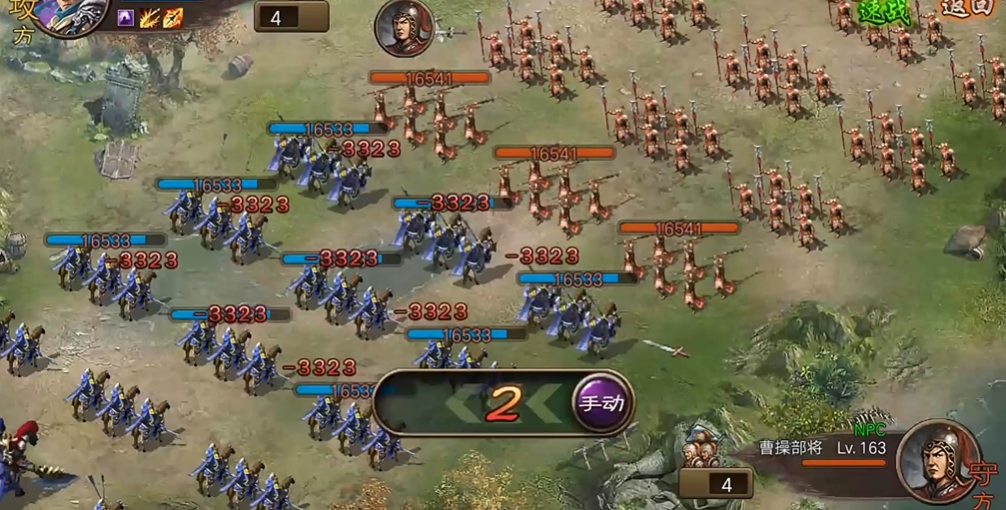Click the enemy general portrait at top center

[404, 27]
